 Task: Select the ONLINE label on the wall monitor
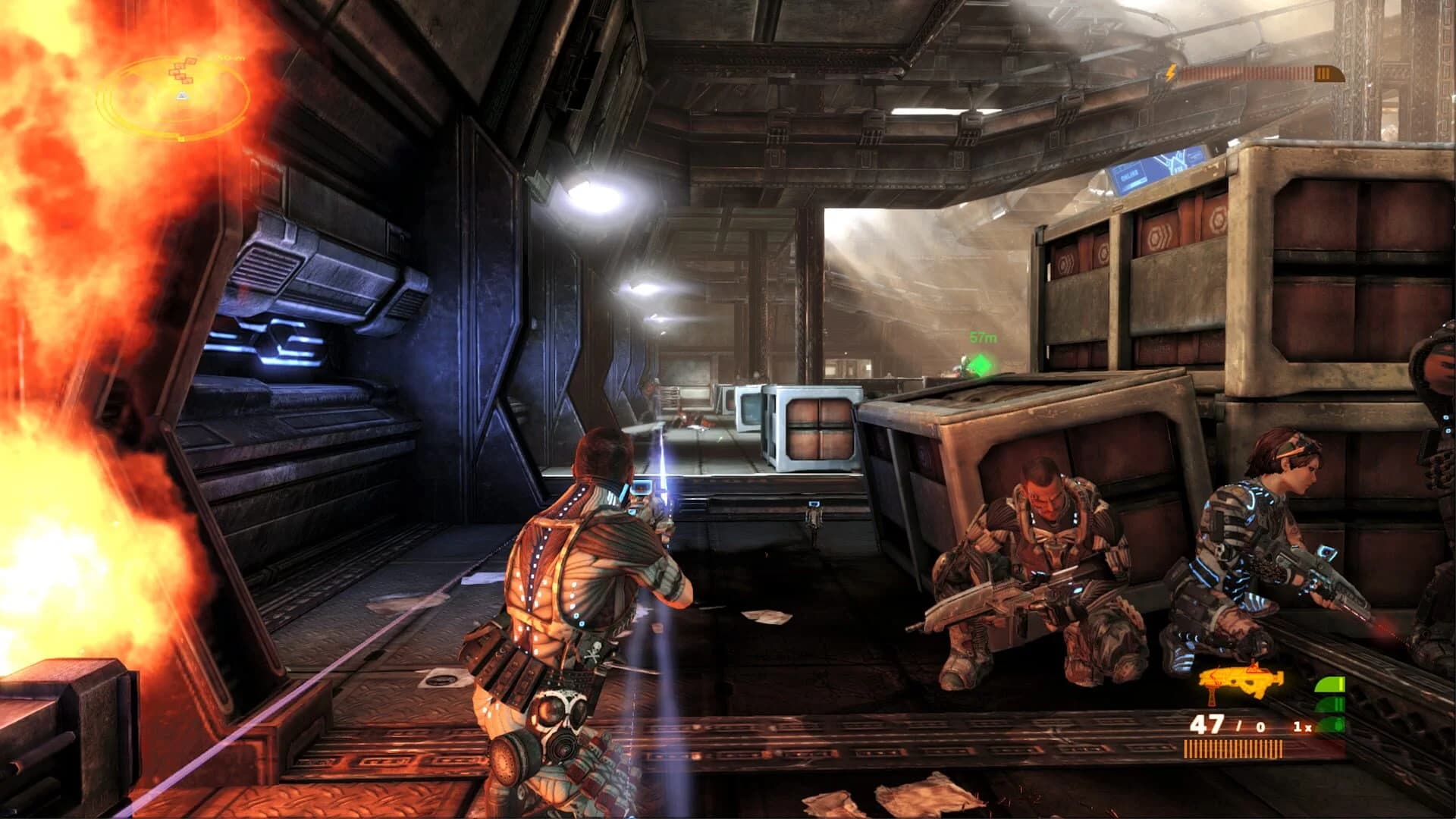click(1130, 173)
